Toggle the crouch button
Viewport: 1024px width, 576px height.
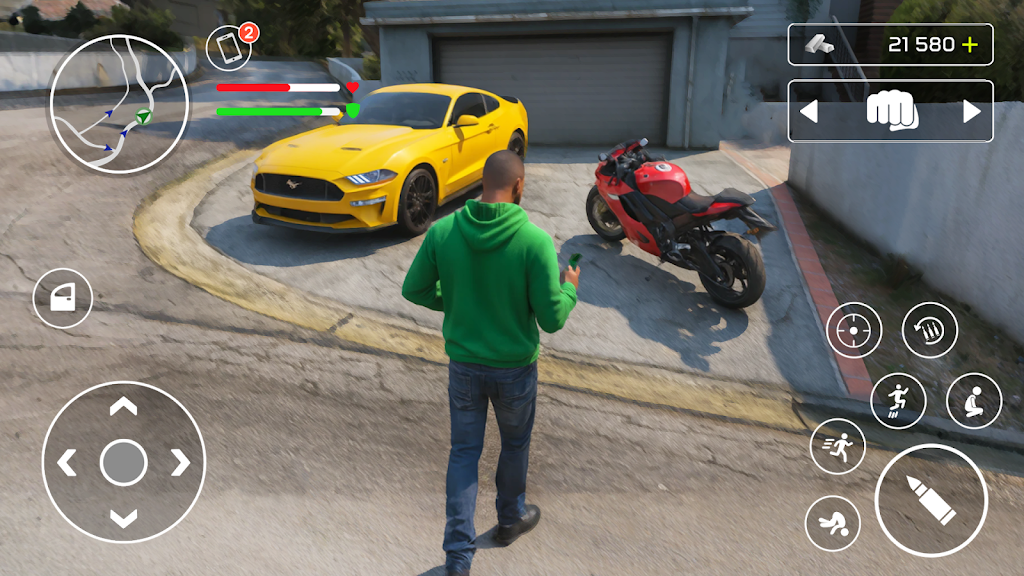(974, 401)
